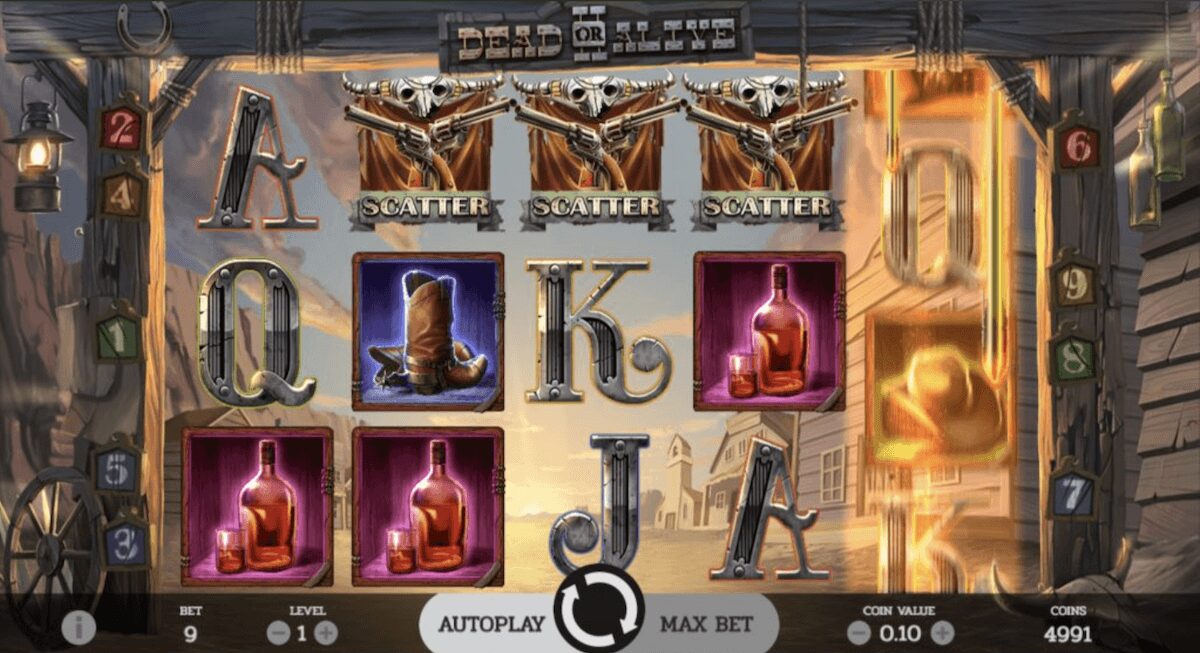Select payline number 6 marker

[1076, 147]
